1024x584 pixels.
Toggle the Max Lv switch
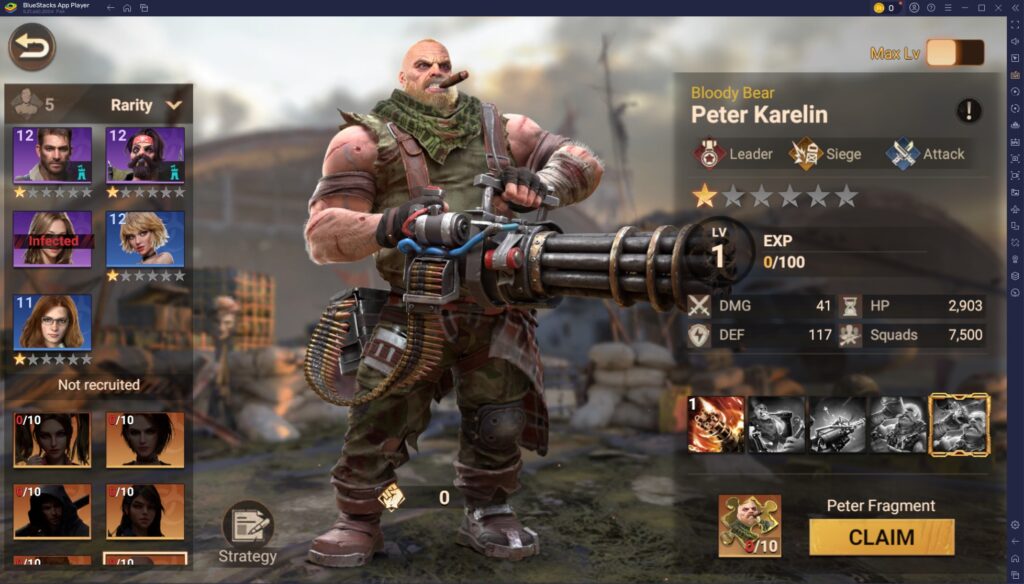954,53
